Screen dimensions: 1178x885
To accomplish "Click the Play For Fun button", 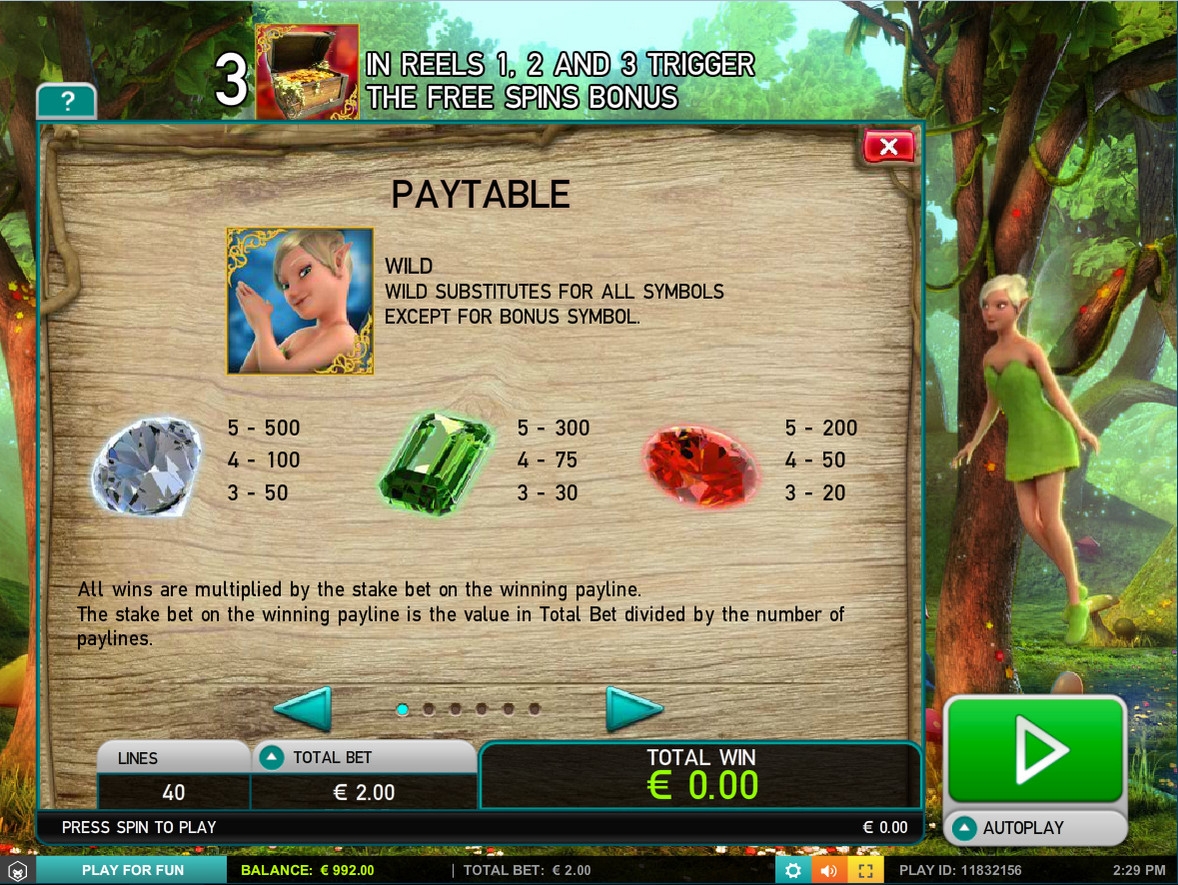I will point(133,870).
